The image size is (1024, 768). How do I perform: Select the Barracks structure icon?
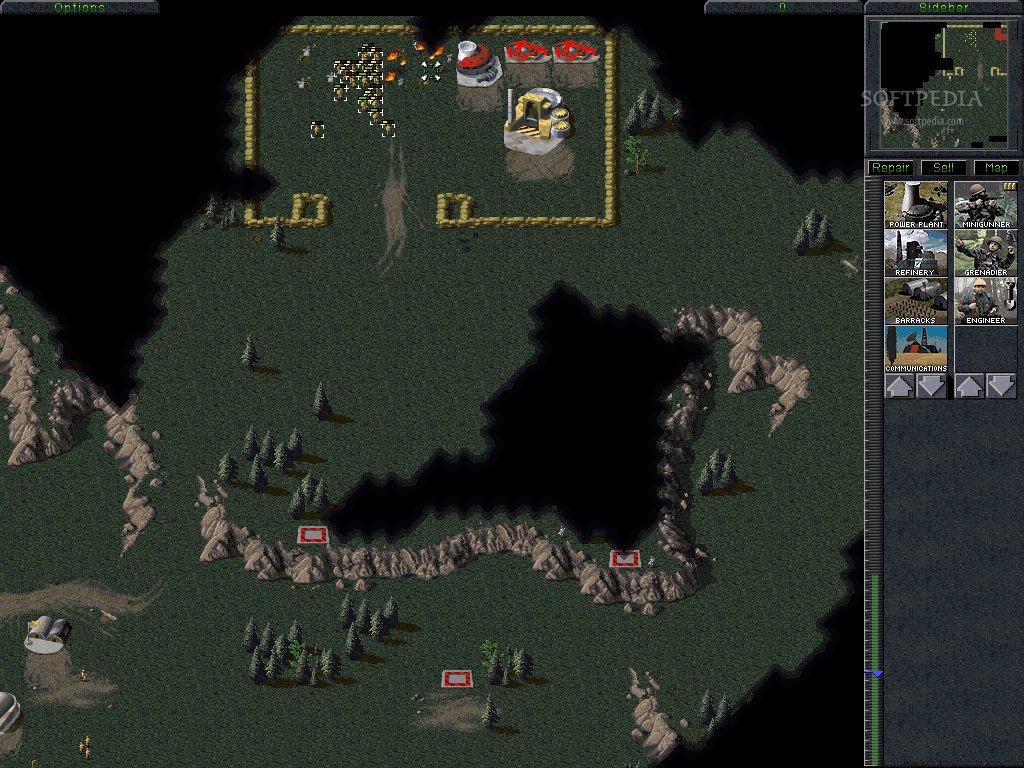(x=916, y=301)
